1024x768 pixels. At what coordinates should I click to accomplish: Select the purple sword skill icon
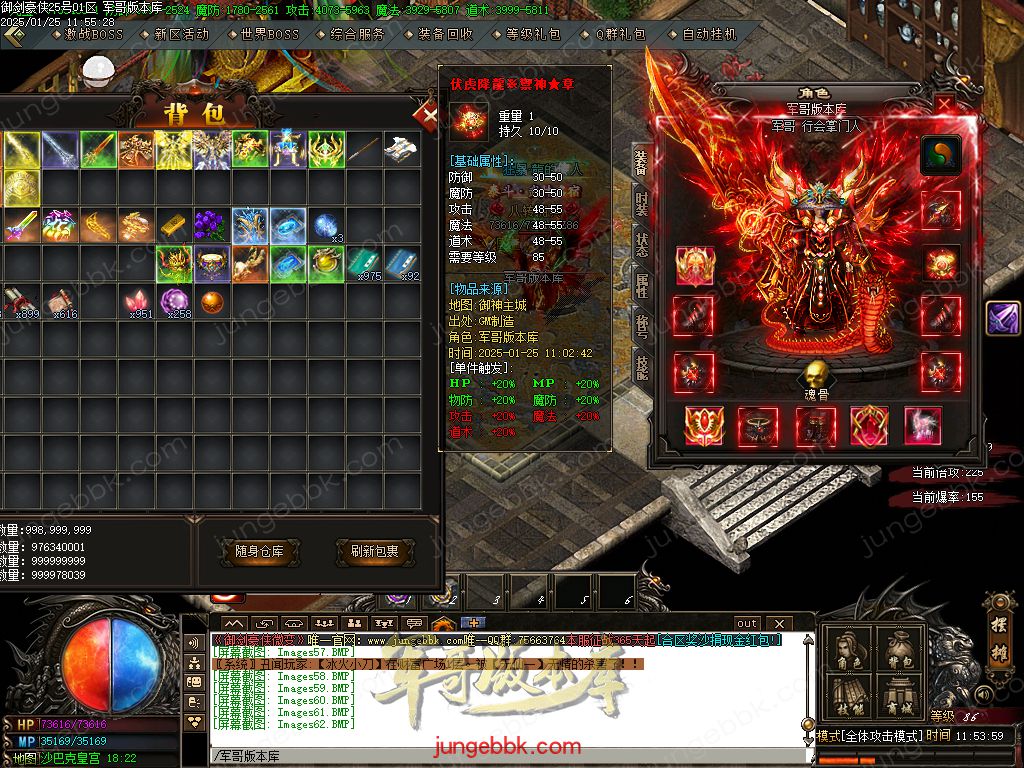(x=1003, y=318)
